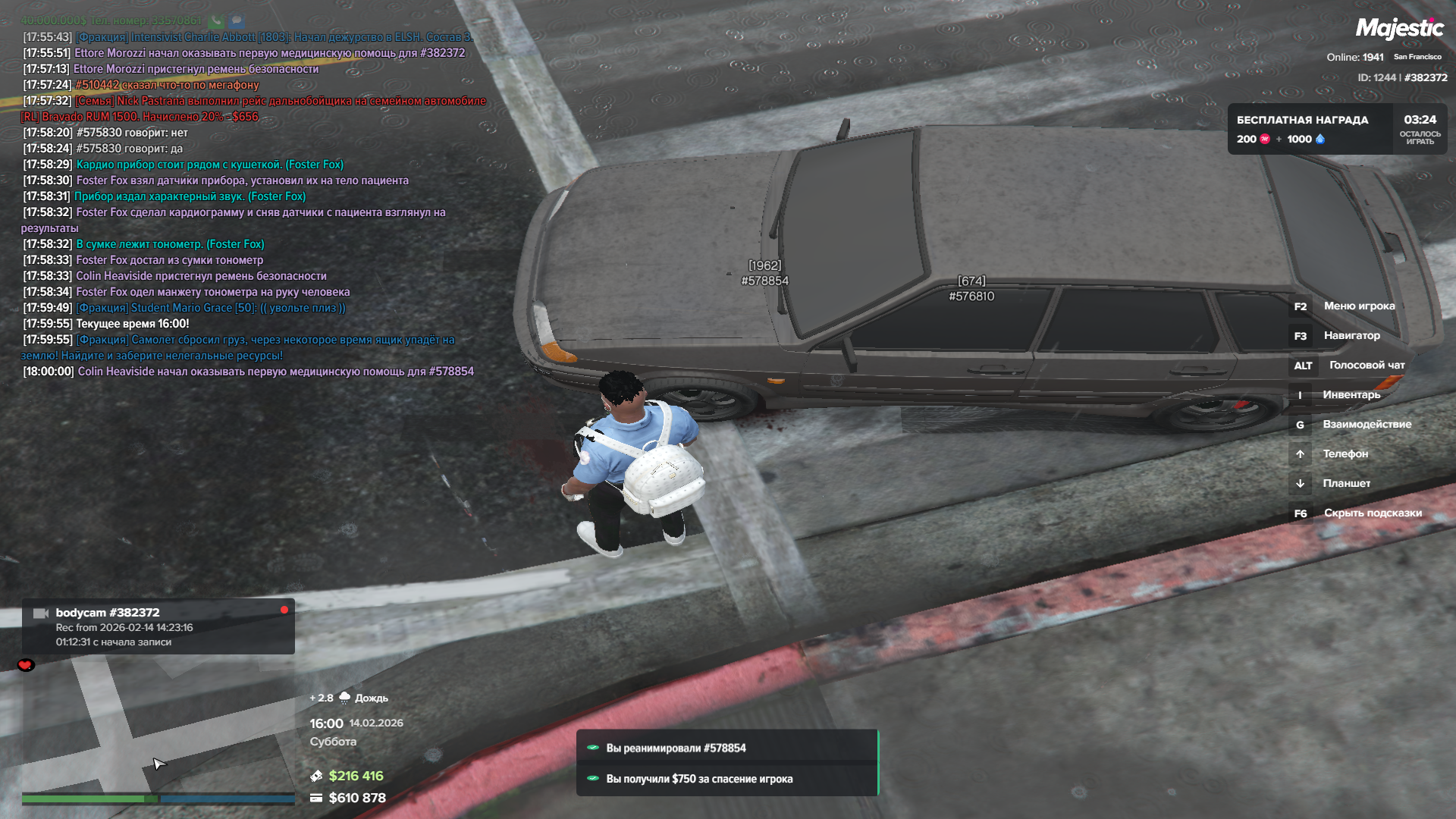Click the revived player #578854 notification
This screenshot has width=1456, height=819.
pyautogui.click(x=726, y=748)
